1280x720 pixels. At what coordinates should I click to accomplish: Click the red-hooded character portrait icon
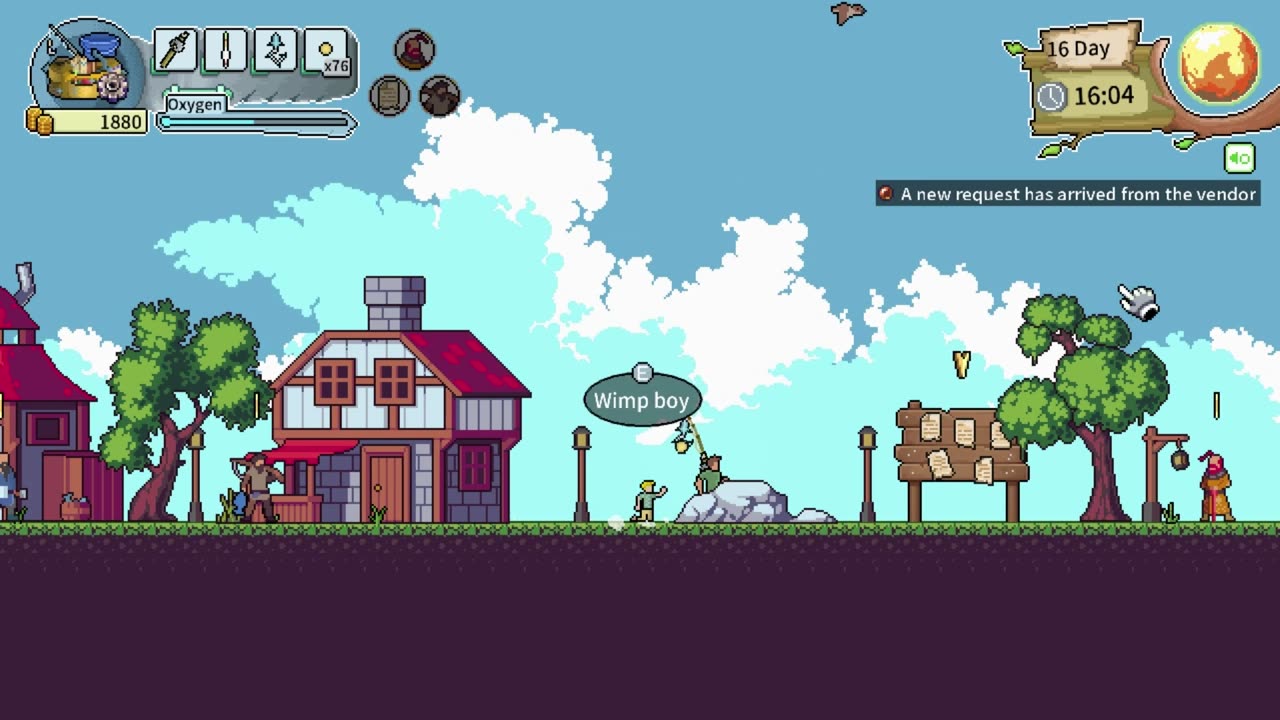pos(414,49)
